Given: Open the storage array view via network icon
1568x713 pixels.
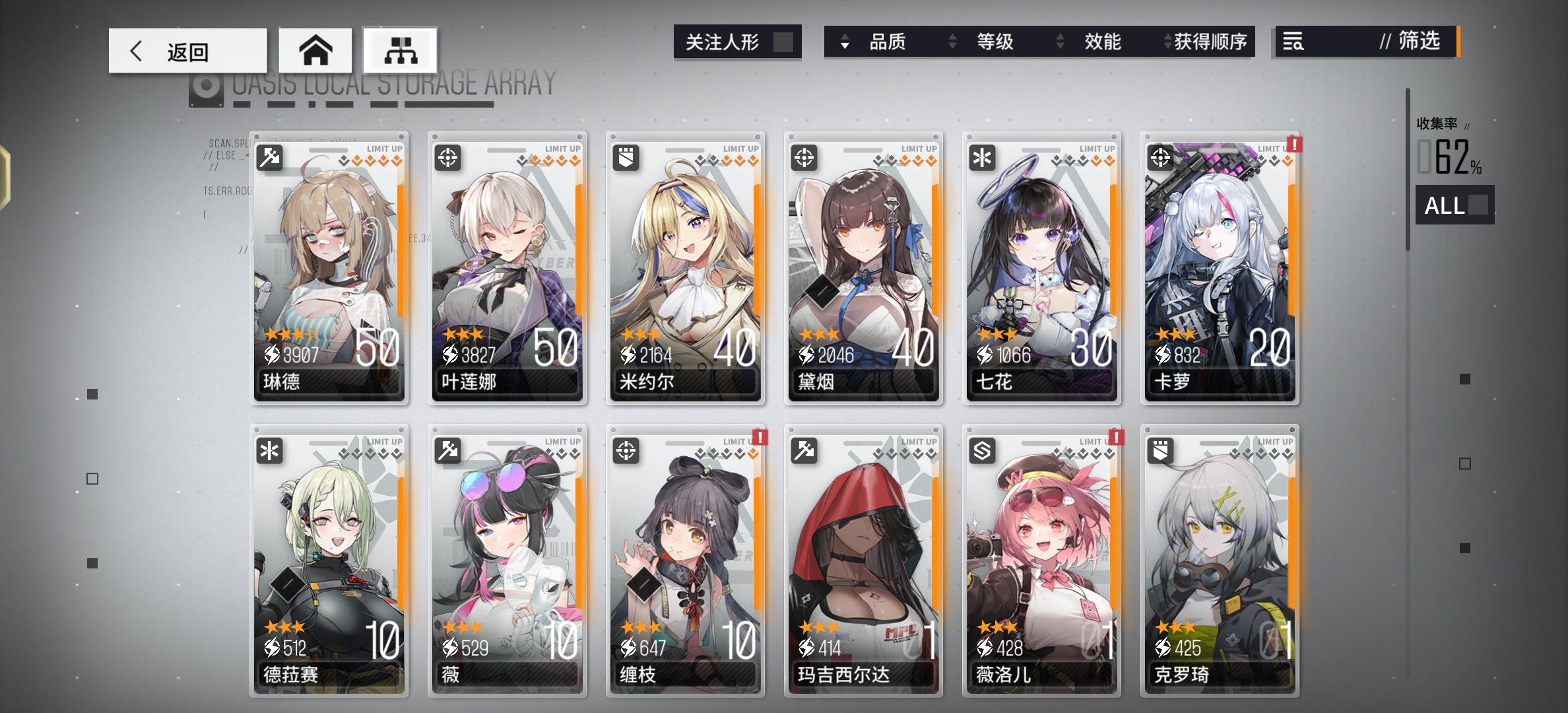Looking at the screenshot, I should coord(400,50).
